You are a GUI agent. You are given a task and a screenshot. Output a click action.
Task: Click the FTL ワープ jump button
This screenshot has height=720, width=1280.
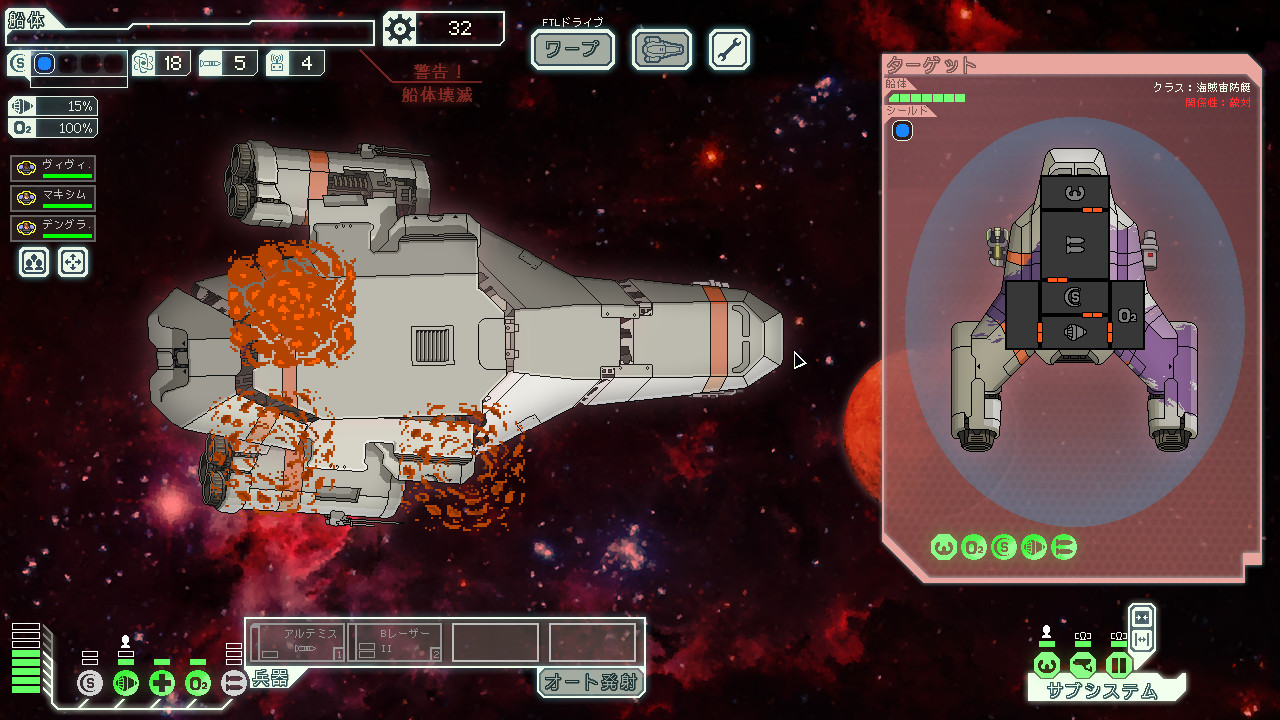[572, 49]
